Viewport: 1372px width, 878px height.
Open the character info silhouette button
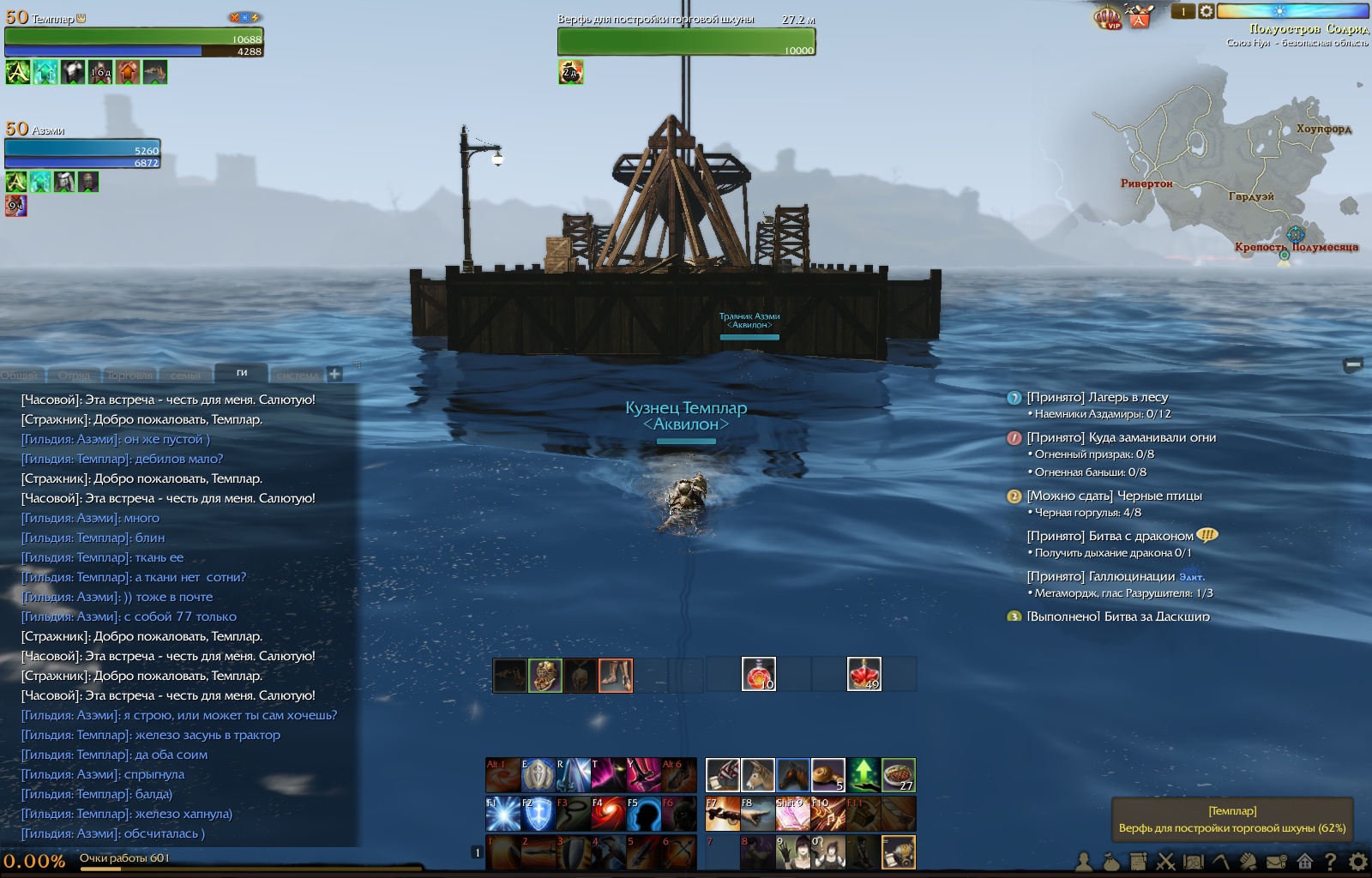pyautogui.click(x=1085, y=862)
